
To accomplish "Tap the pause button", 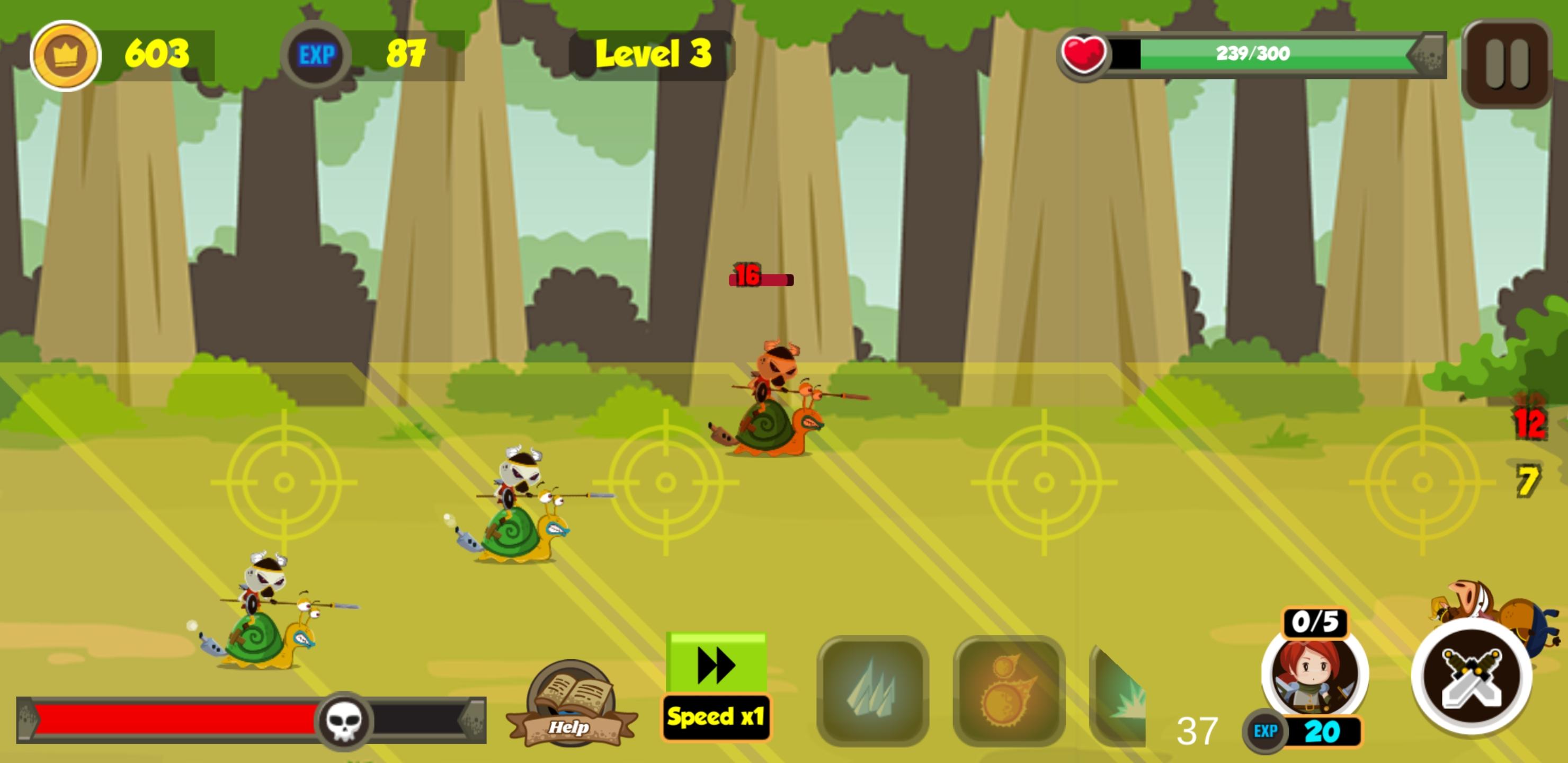I will (x=1507, y=61).
